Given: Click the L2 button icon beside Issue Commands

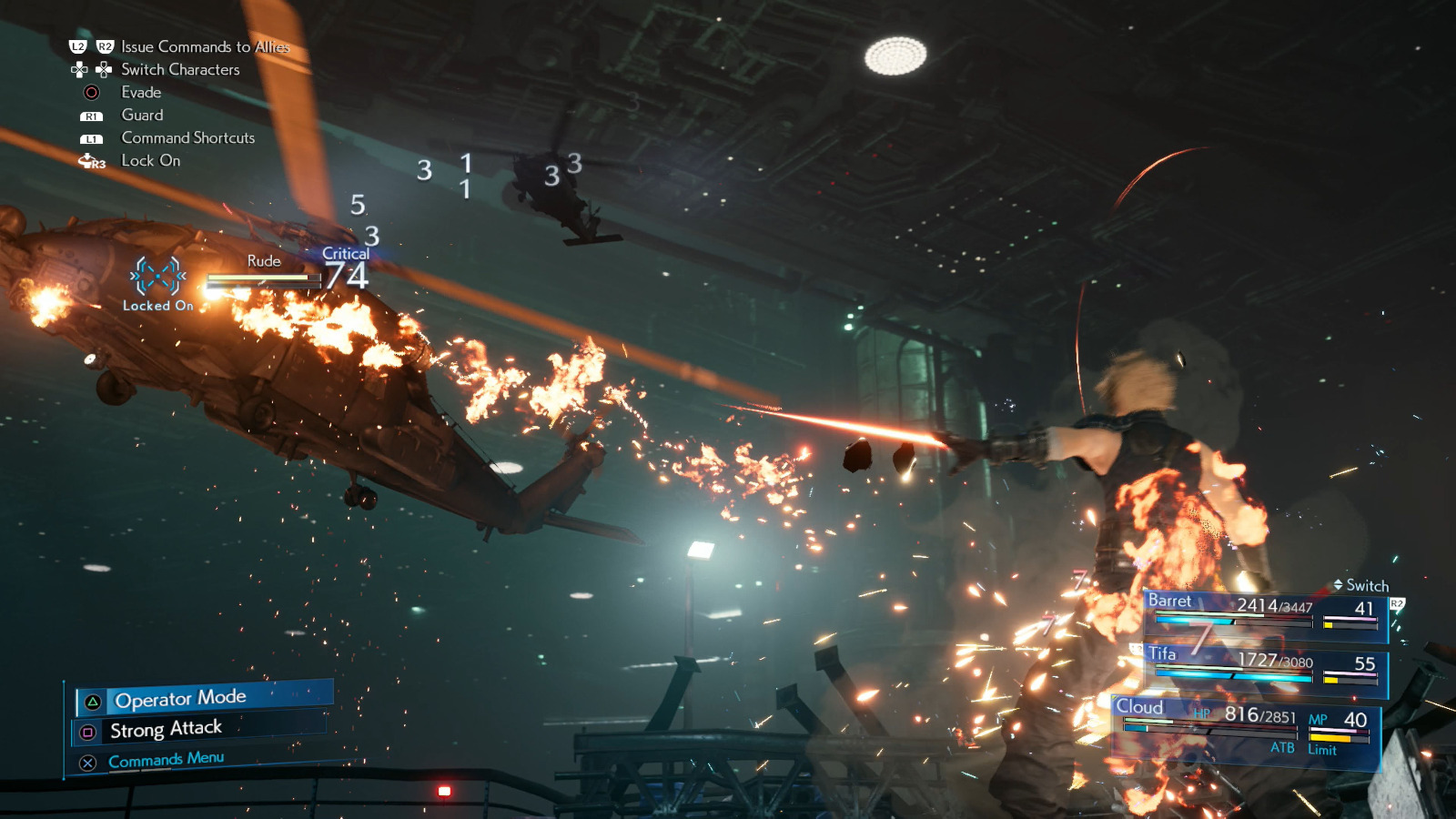Looking at the screenshot, I should (x=78, y=46).
